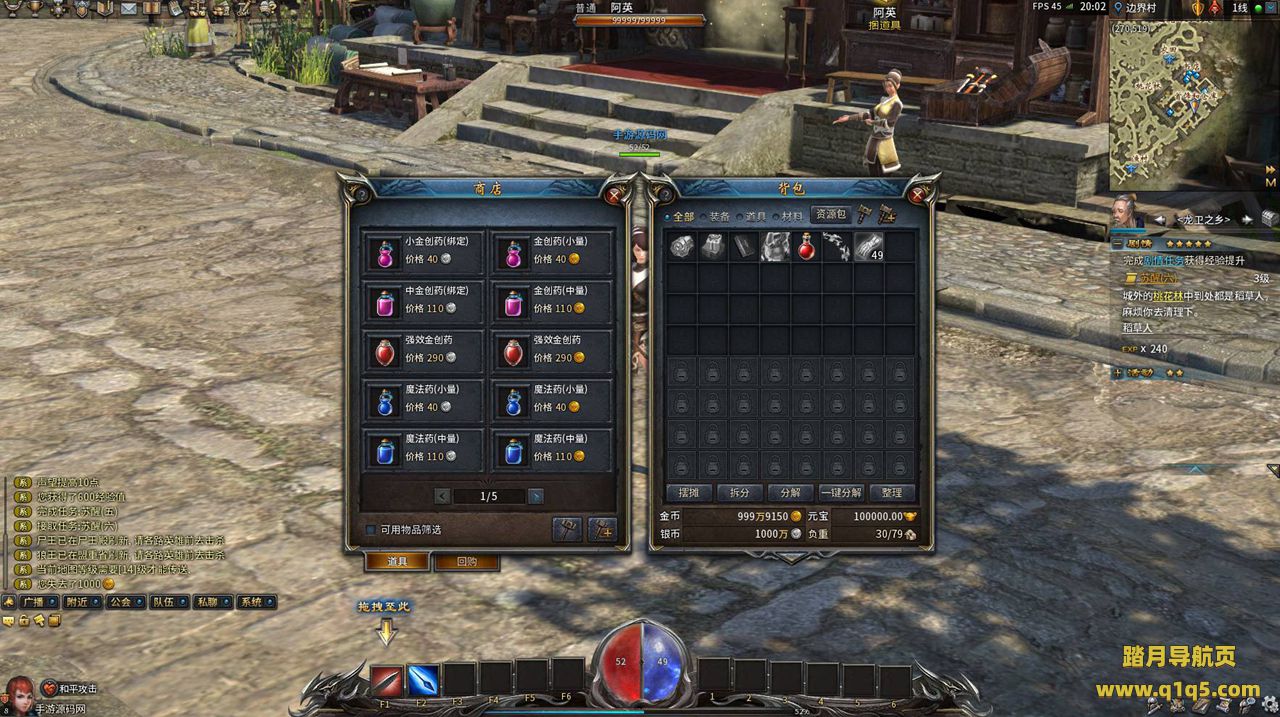Buy 强效金创药 priced in gold coins
The image size is (1280, 717).
(552, 349)
